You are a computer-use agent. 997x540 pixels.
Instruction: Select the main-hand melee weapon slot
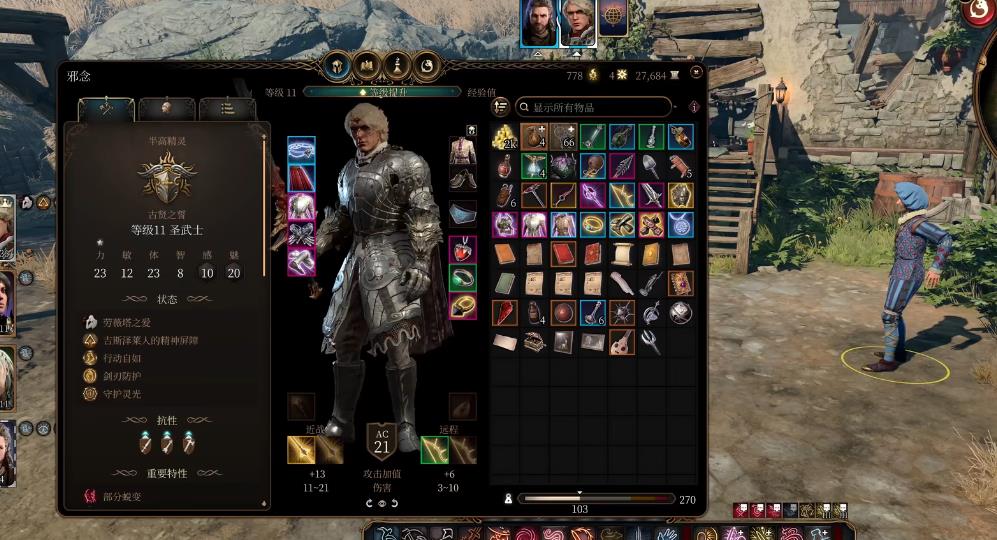[x=301, y=450]
